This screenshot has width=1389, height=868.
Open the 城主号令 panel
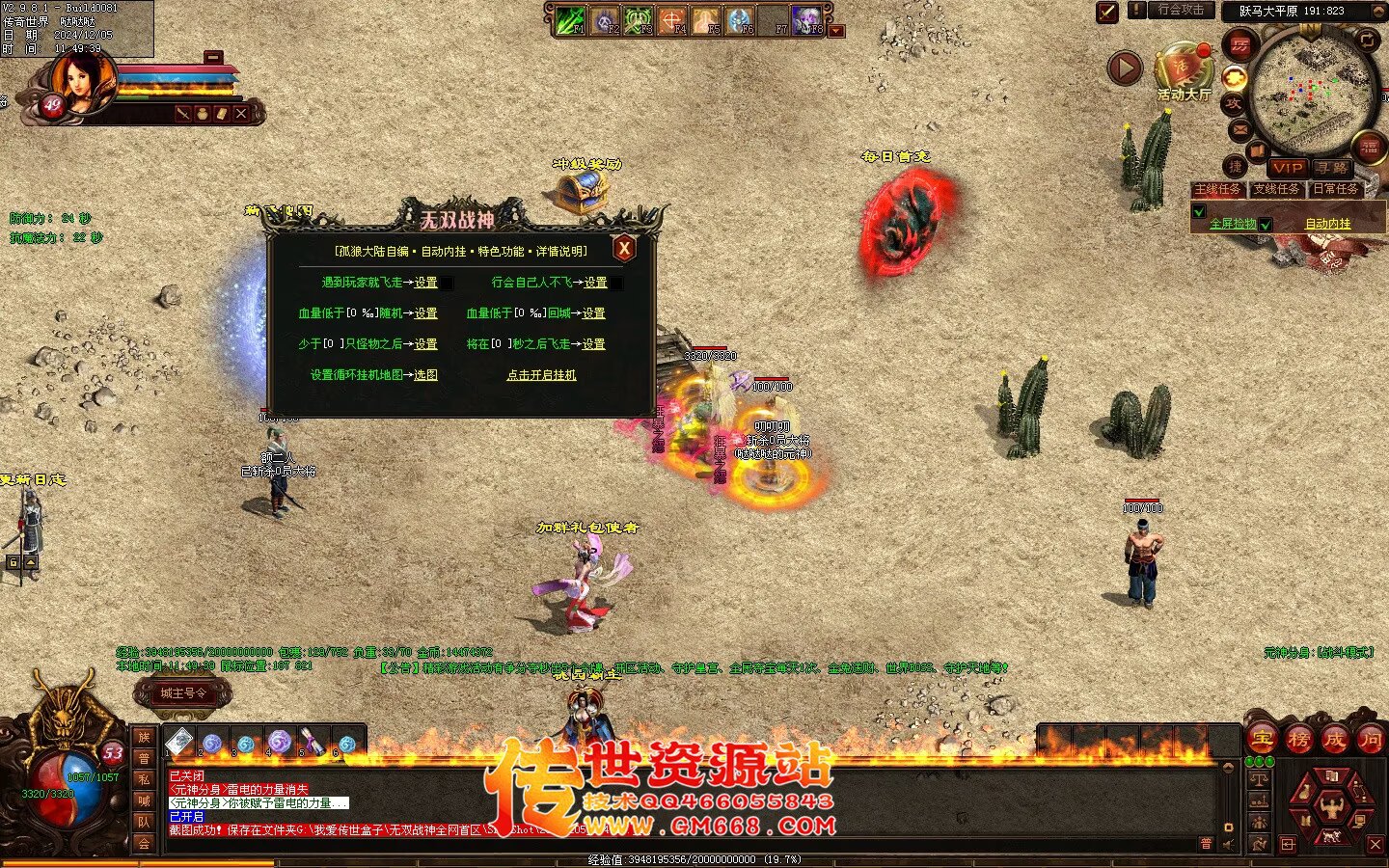[x=183, y=693]
